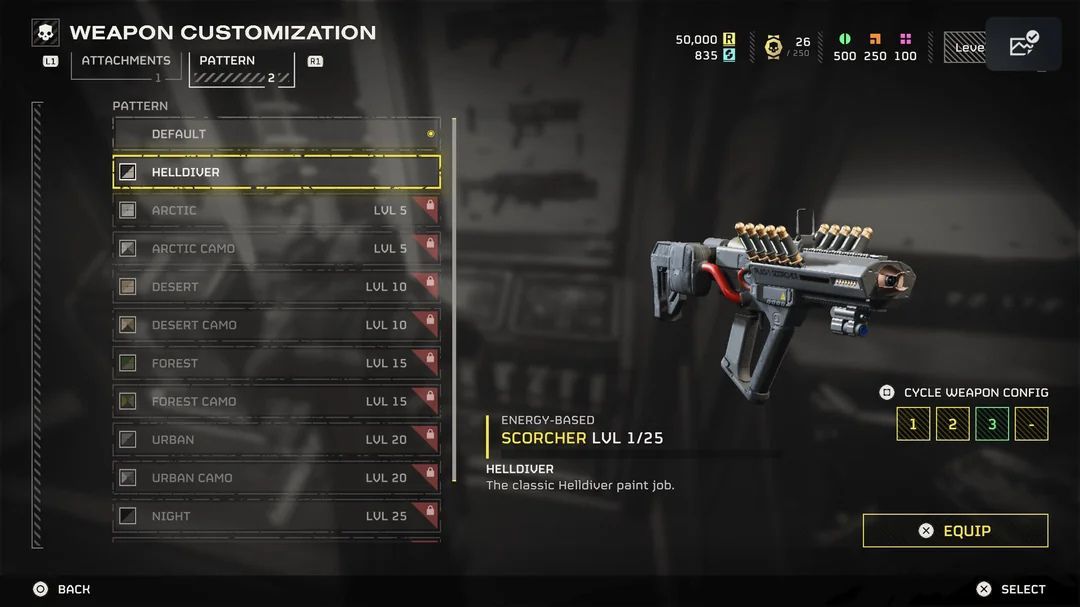The height and width of the screenshot is (607, 1080).
Task: Select the Urban pattern entry
Action: tap(276, 440)
